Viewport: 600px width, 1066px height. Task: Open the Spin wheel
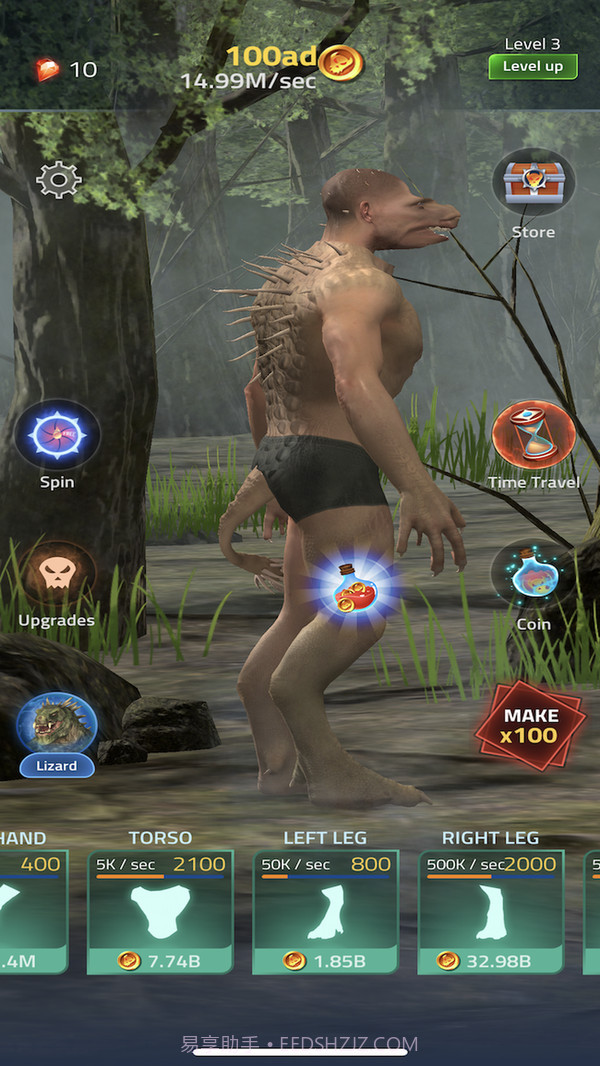pyautogui.click(x=57, y=436)
